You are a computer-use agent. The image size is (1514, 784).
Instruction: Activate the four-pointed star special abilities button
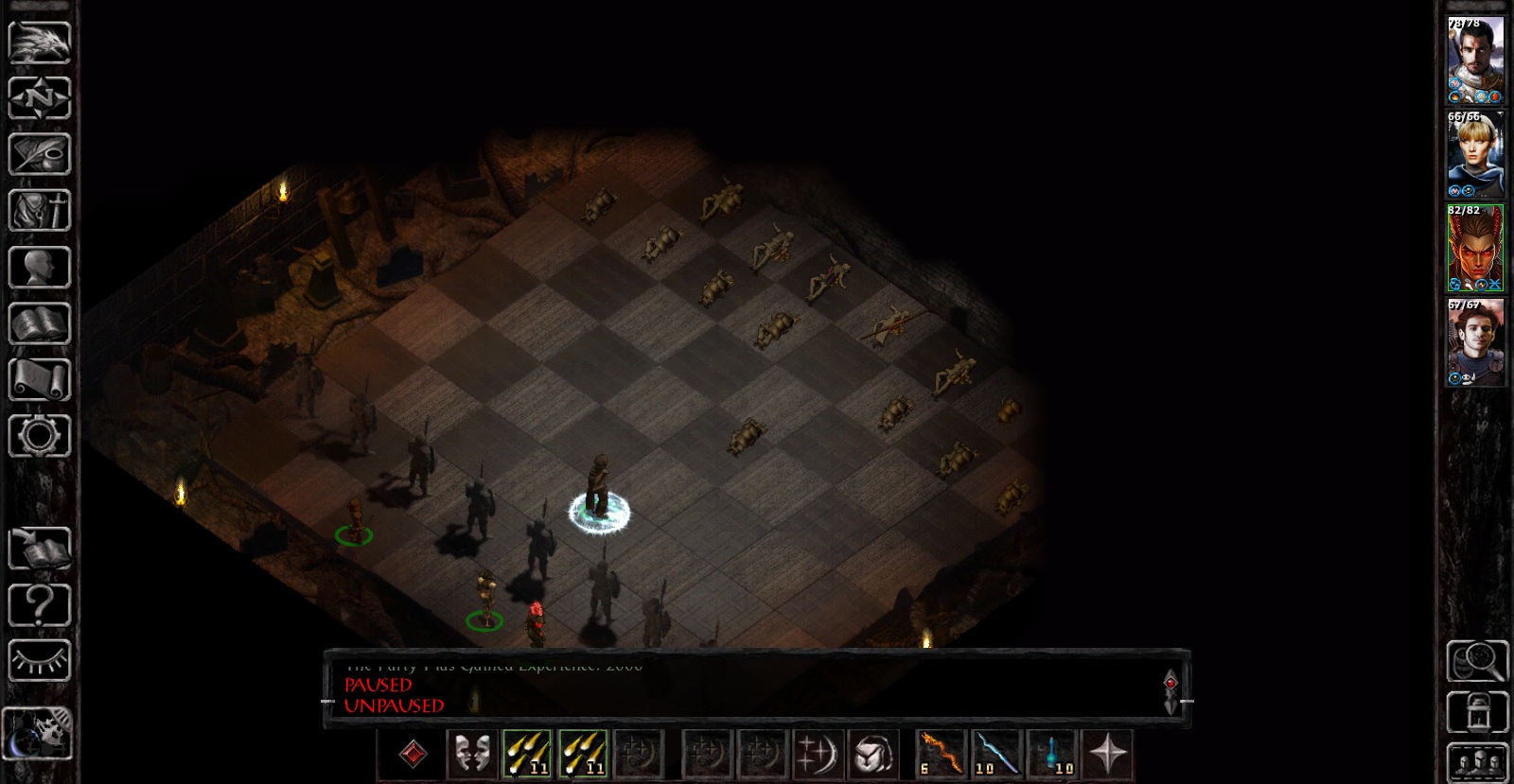click(1107, 755)
